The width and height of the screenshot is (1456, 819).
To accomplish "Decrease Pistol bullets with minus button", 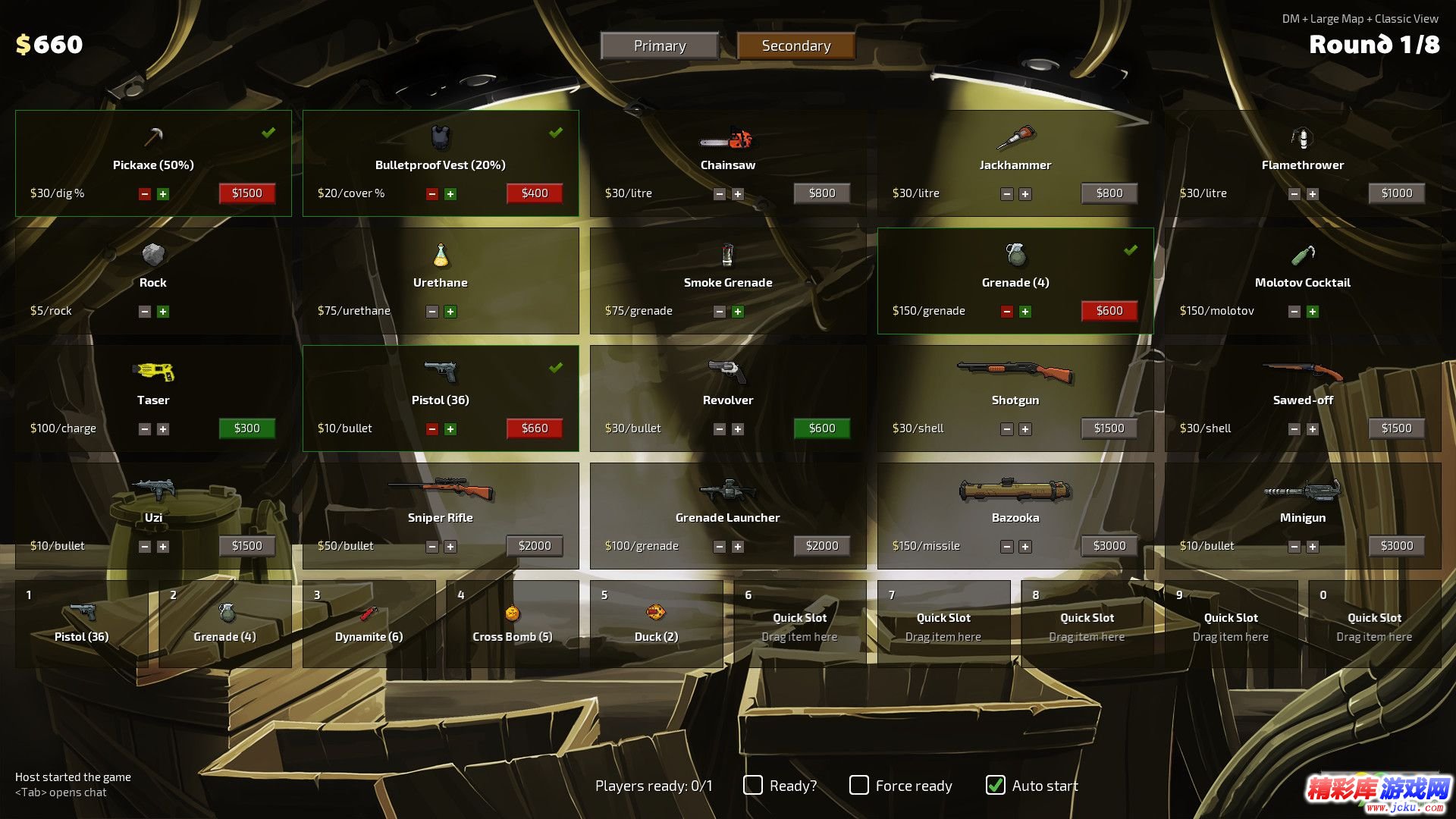I will pyautogui.click(x=432, y=429).
